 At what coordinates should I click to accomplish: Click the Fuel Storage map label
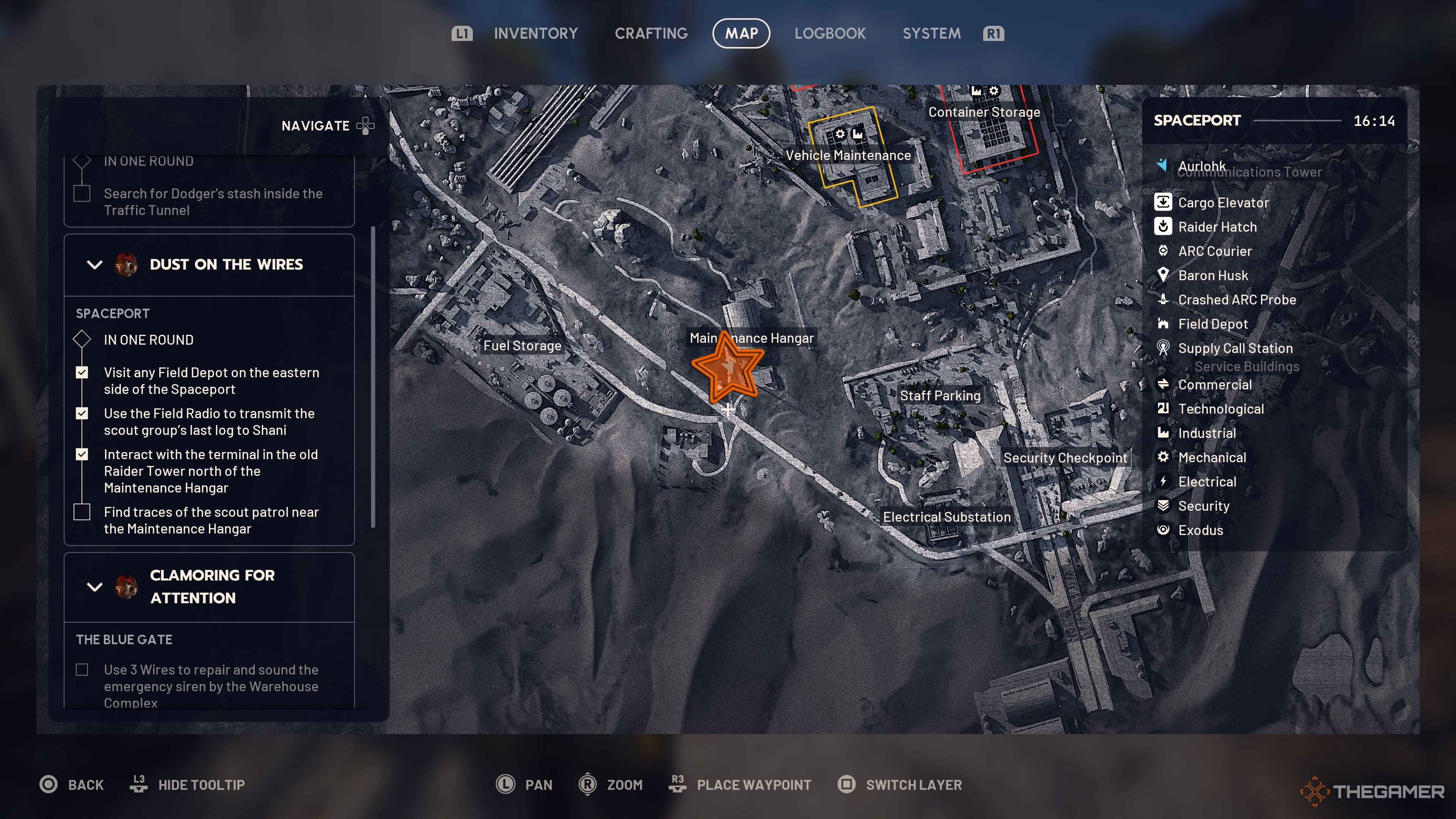click(x=522, y=346)
